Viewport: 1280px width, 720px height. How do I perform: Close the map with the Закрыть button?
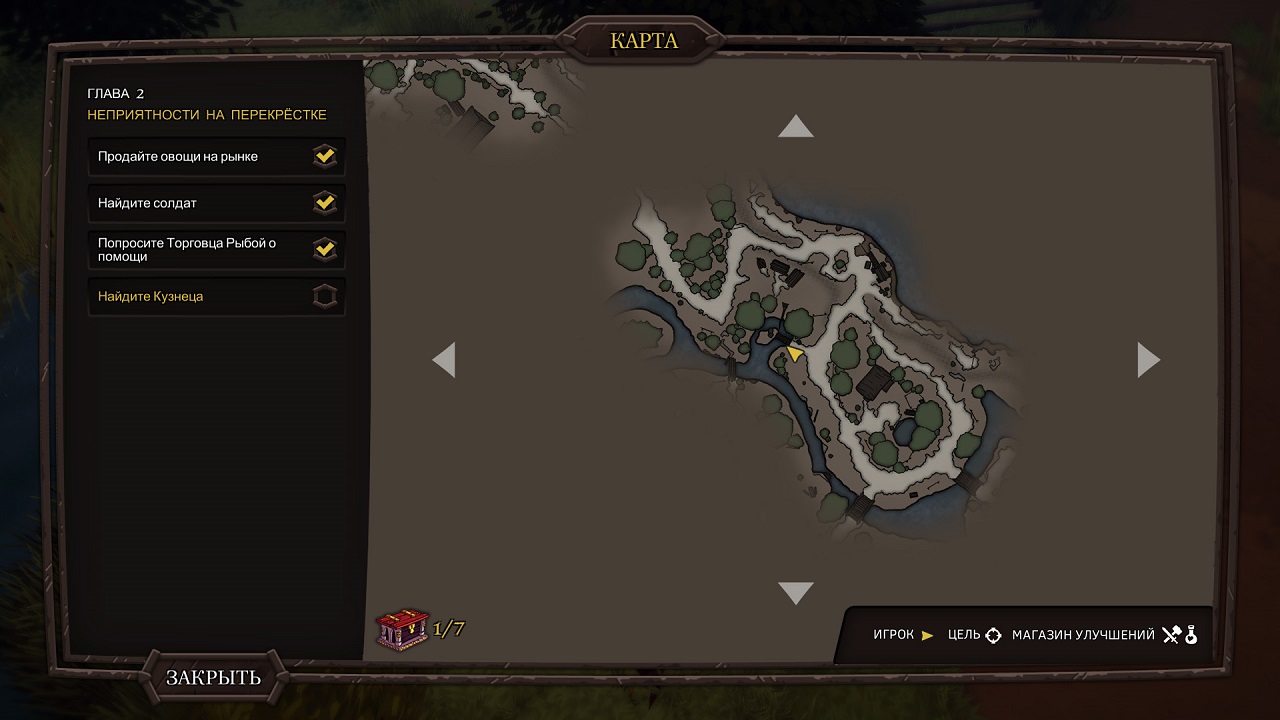point(213,677)
